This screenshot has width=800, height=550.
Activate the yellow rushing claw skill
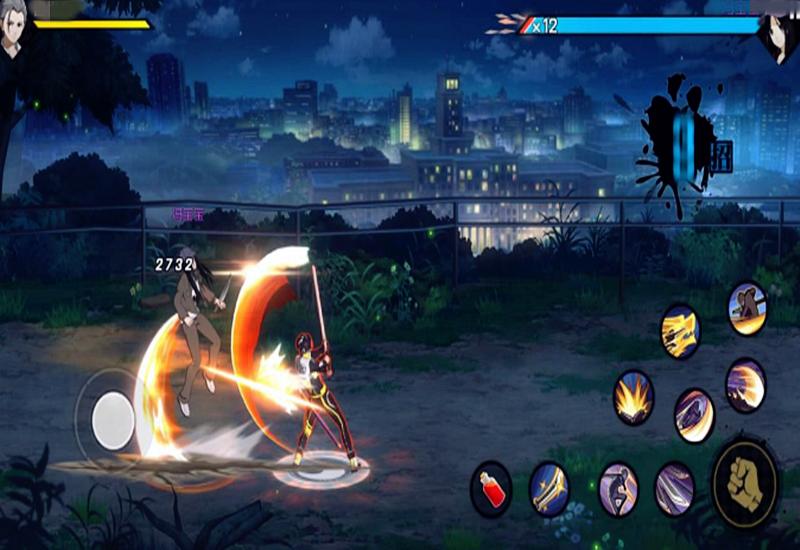(x=681, y=331)
